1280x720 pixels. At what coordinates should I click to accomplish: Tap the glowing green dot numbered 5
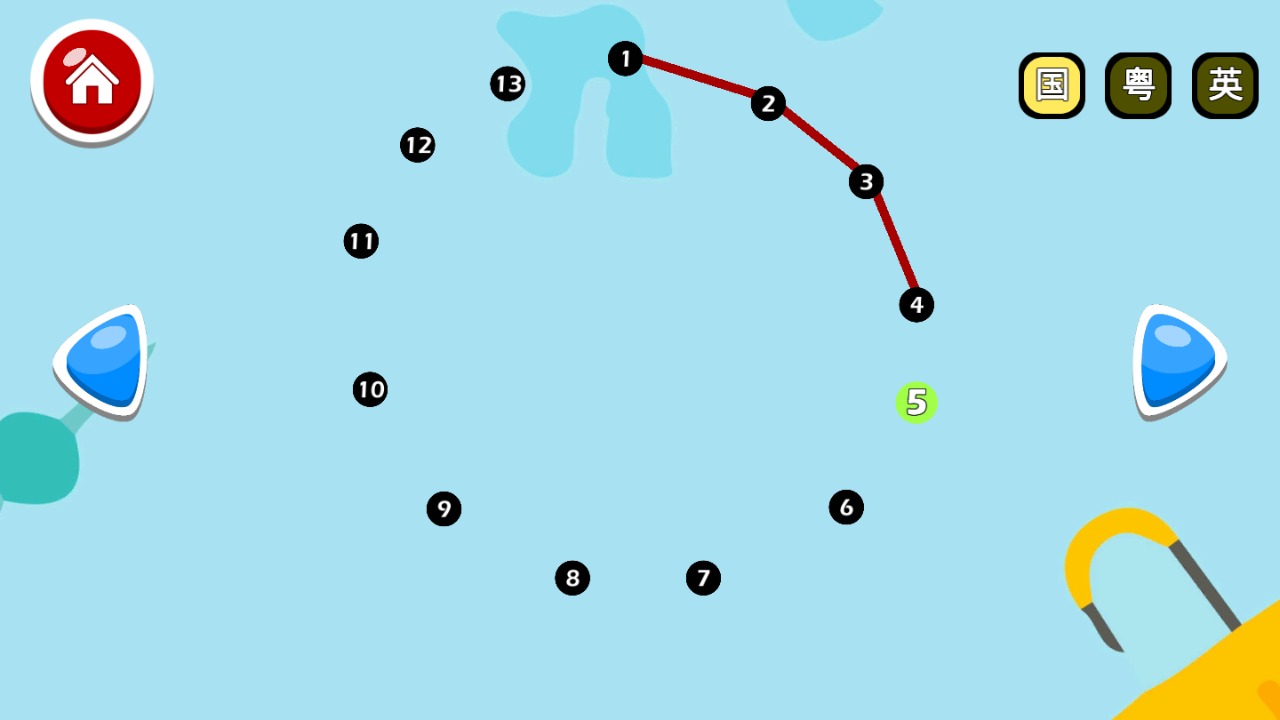coord(916,403)
